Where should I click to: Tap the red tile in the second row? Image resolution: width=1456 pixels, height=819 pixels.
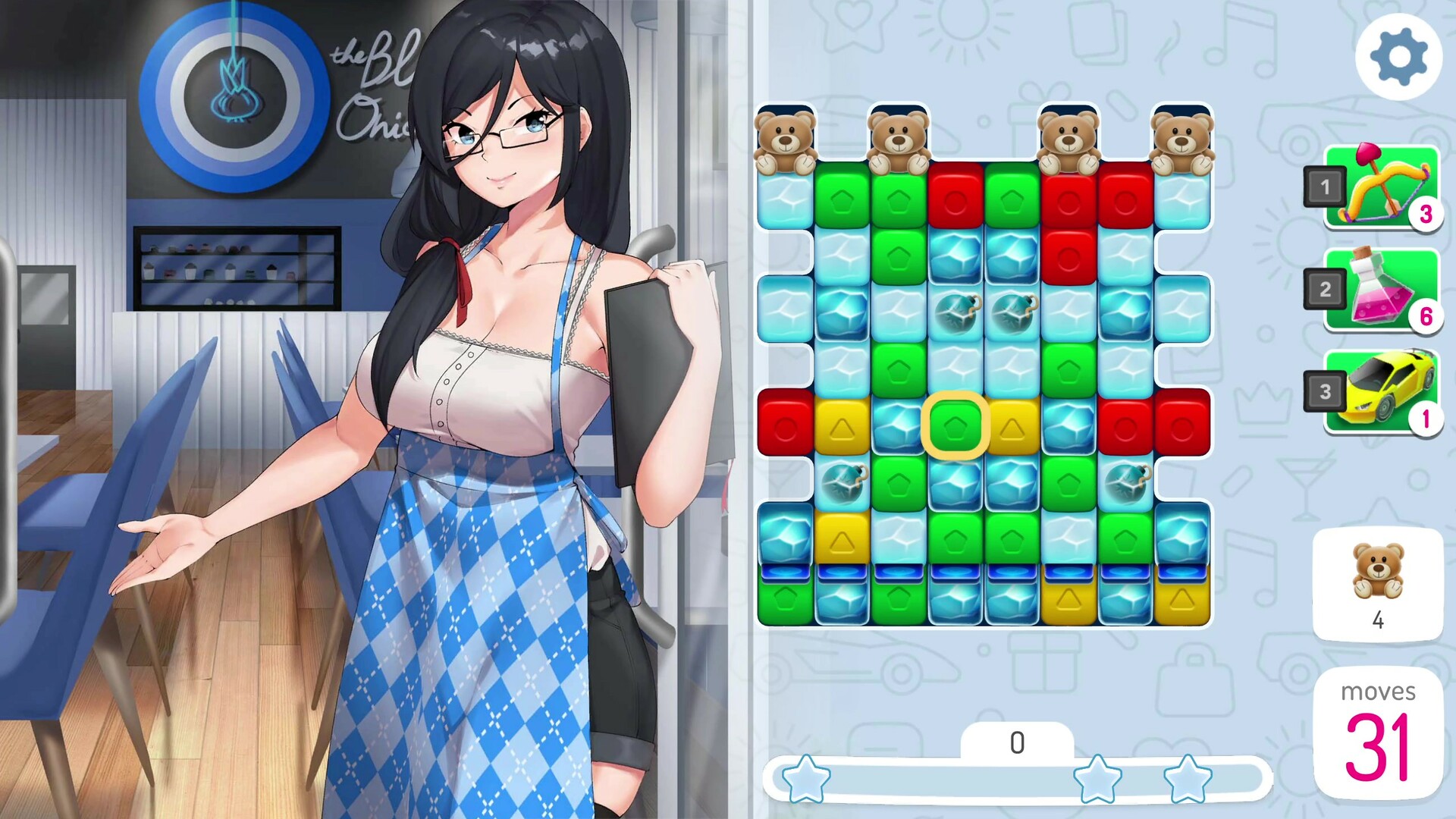[1069, 258]
